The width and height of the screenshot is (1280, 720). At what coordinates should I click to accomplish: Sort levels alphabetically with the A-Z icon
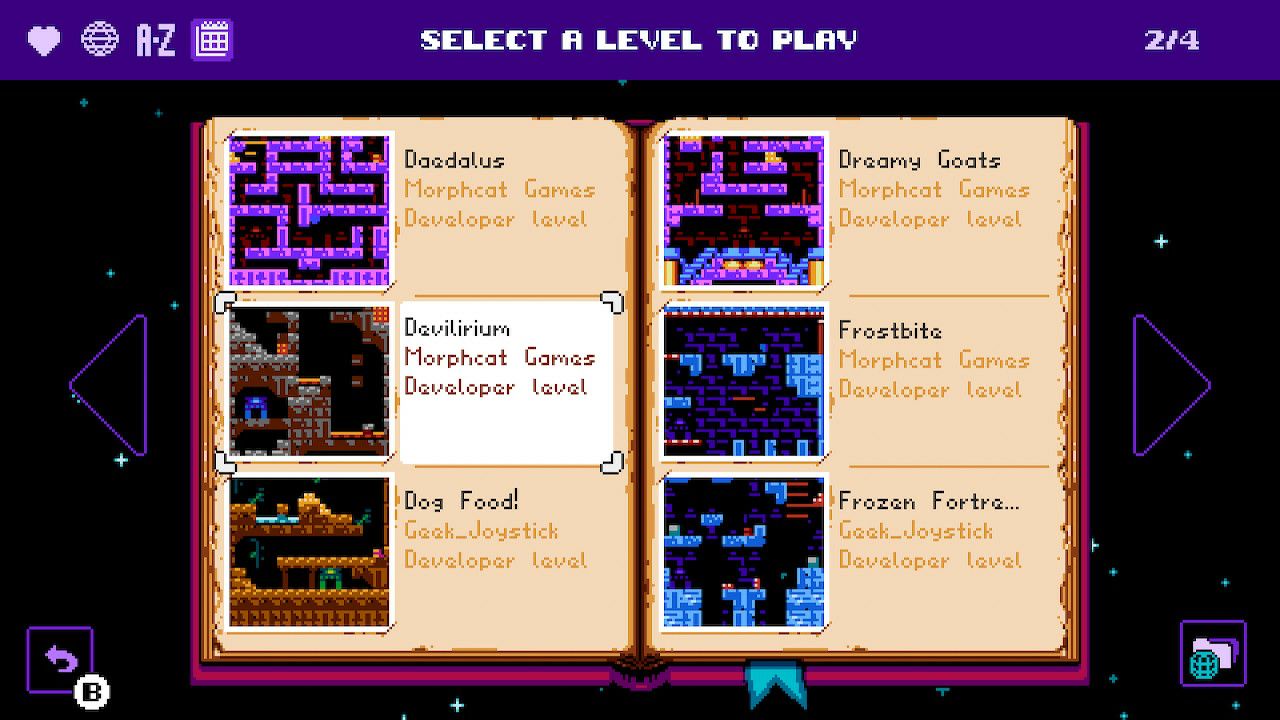156,40
